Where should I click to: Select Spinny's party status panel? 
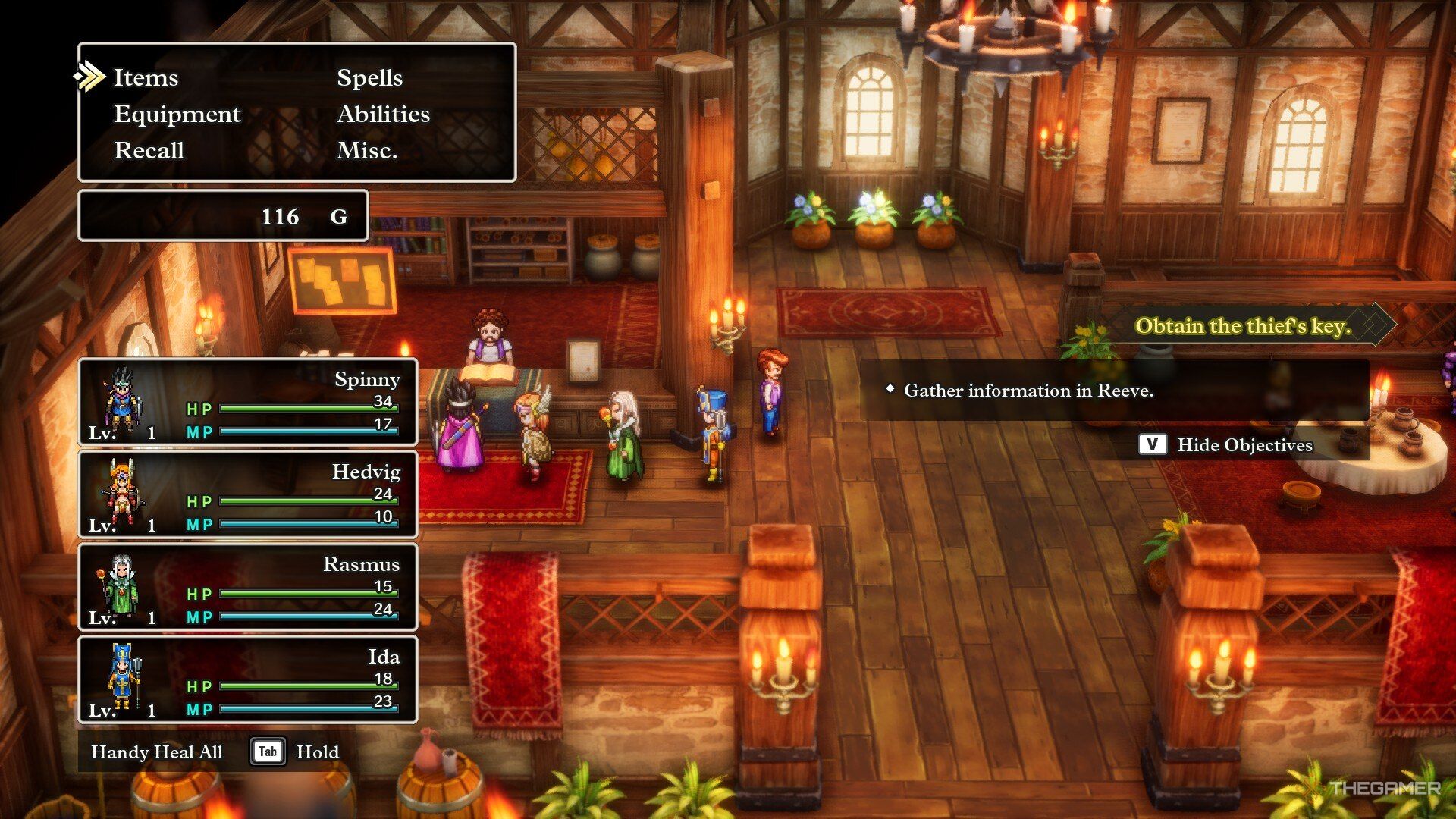(248, 402)
